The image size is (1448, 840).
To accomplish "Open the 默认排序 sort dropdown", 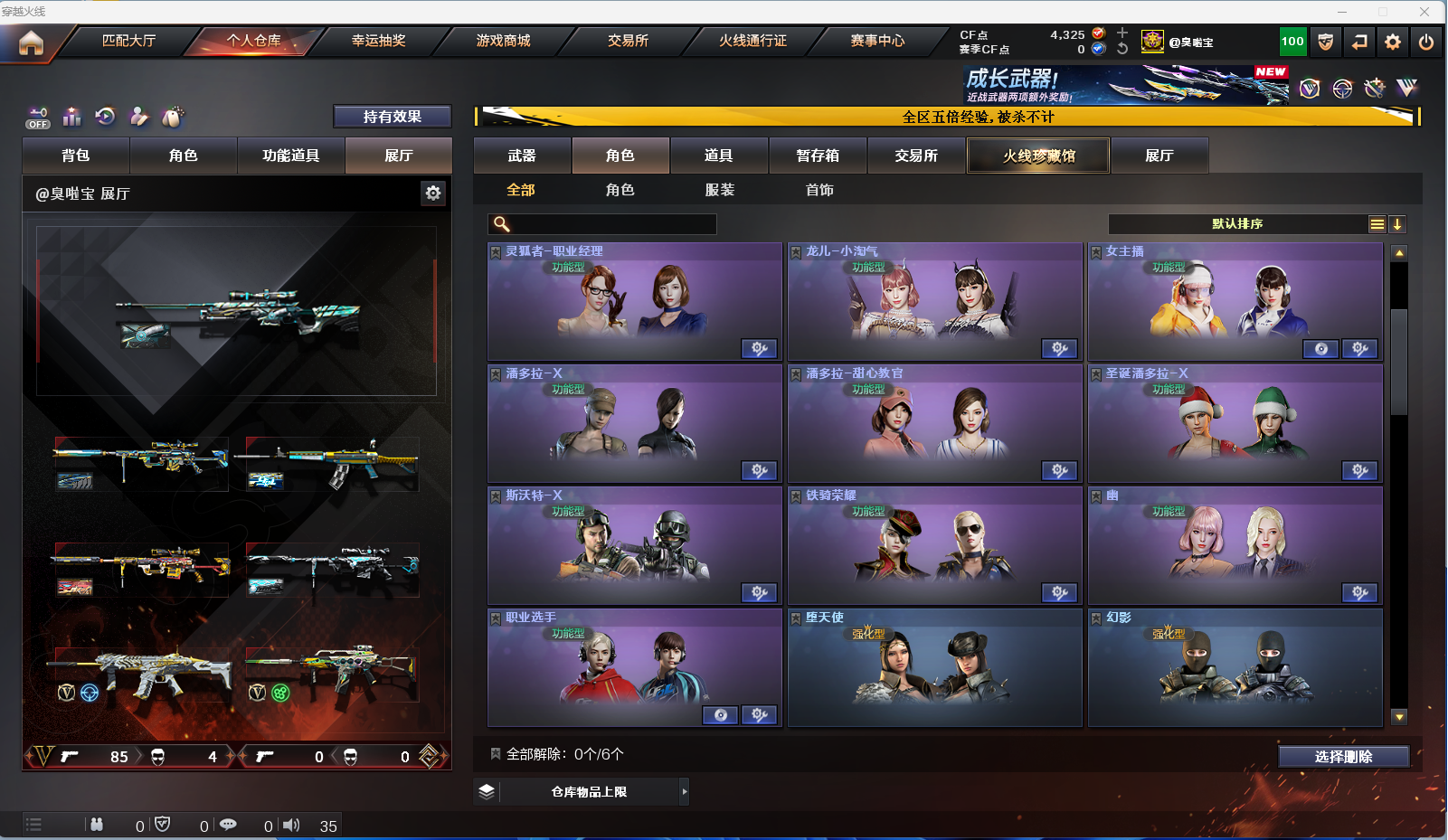I will click(1236, 224).
